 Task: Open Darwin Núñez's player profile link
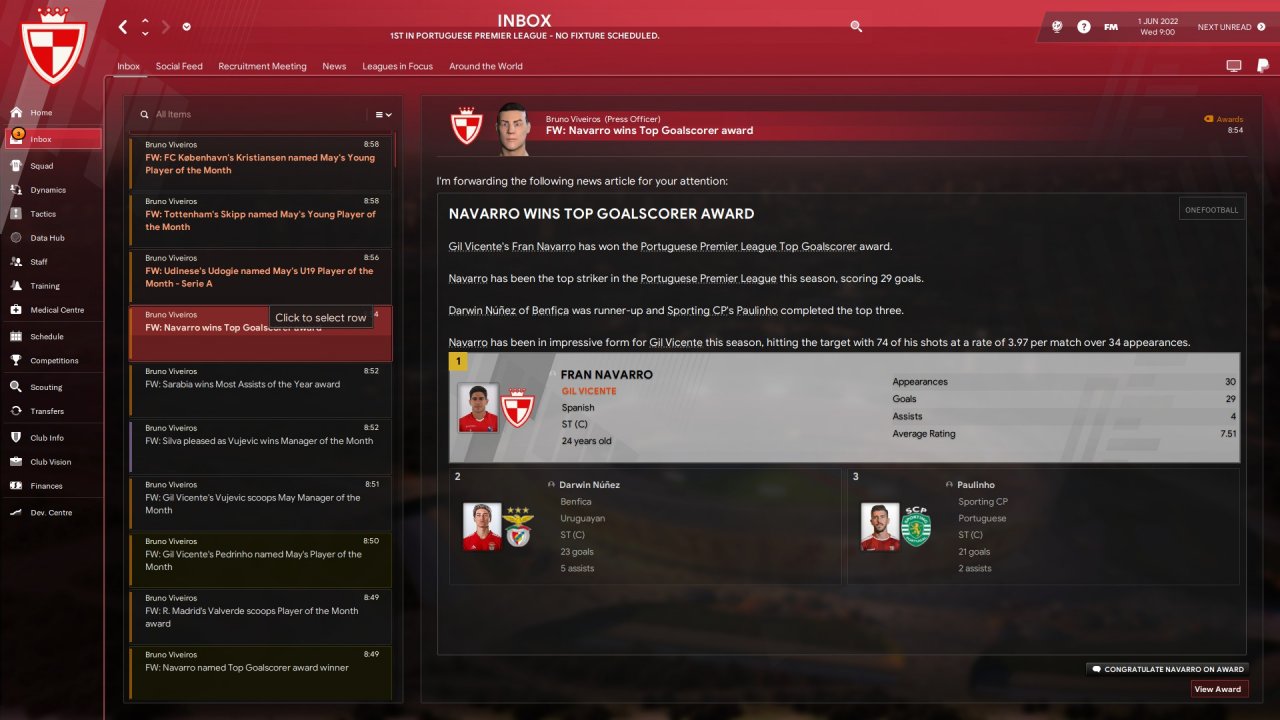pyautogui.click(x=589, y=485)
